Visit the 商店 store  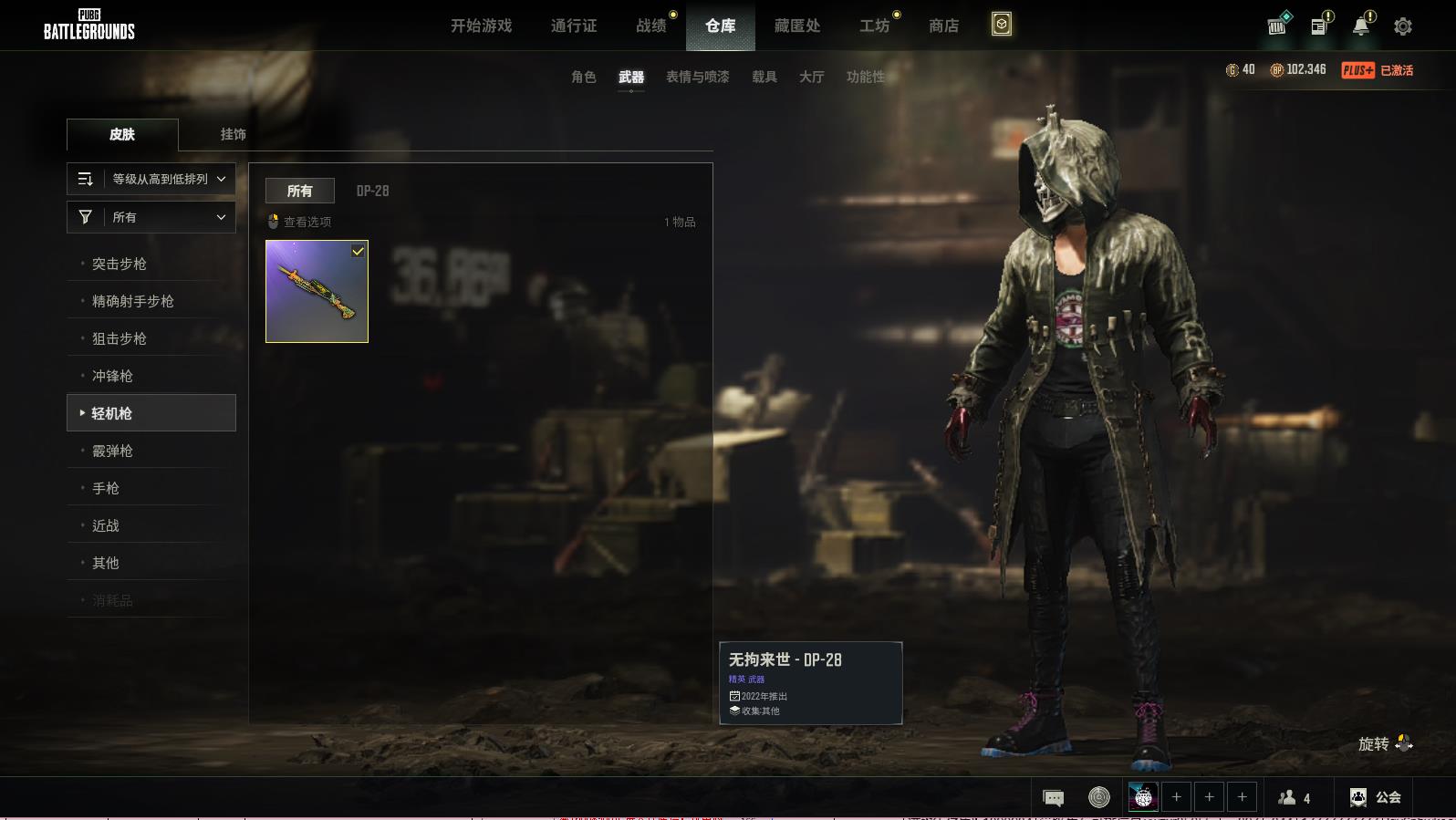click(943, 26)
